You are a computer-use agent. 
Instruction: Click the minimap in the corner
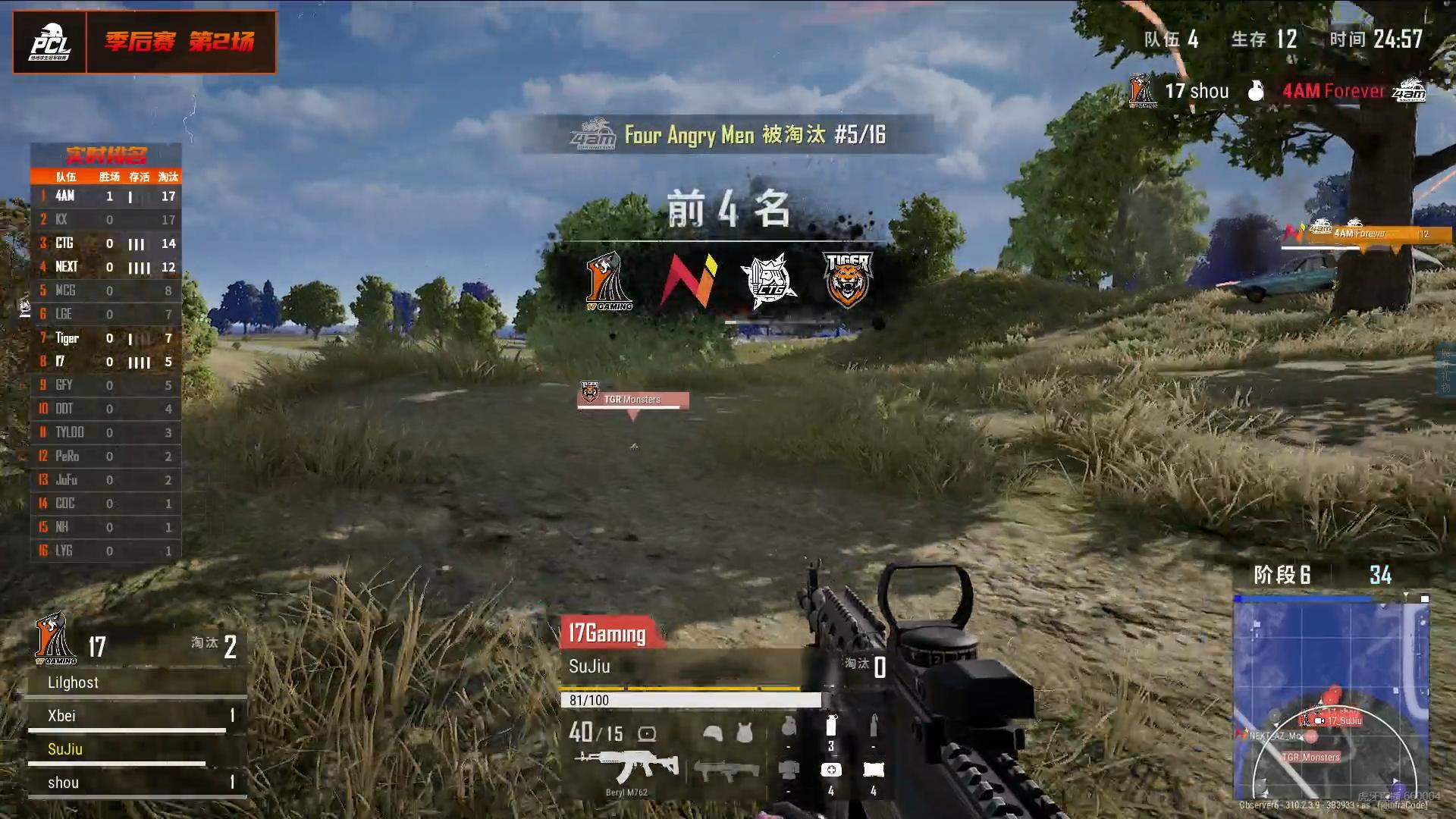1331,698
